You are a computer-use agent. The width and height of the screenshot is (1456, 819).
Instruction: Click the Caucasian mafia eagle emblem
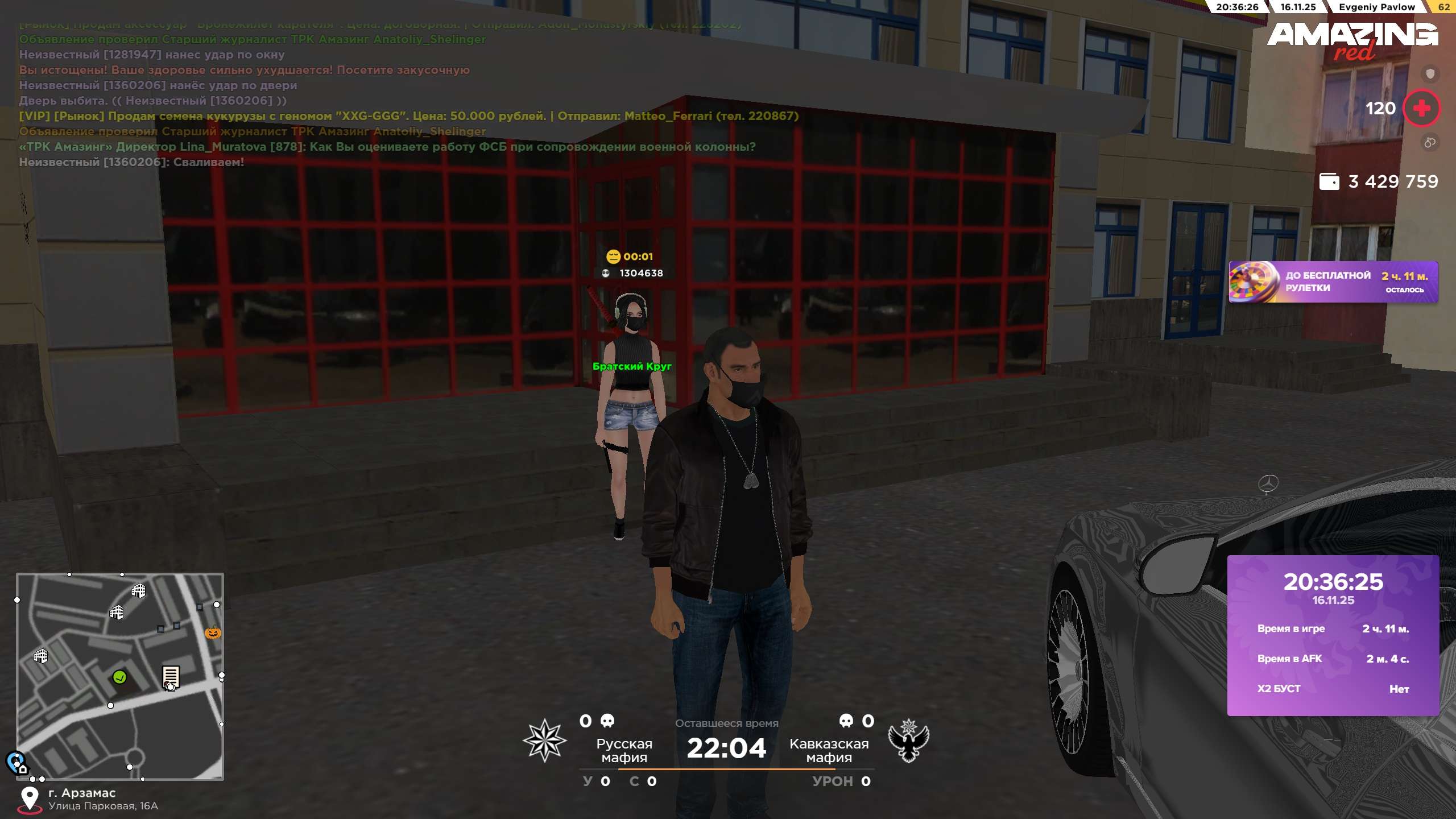click(x=908, y=741)
